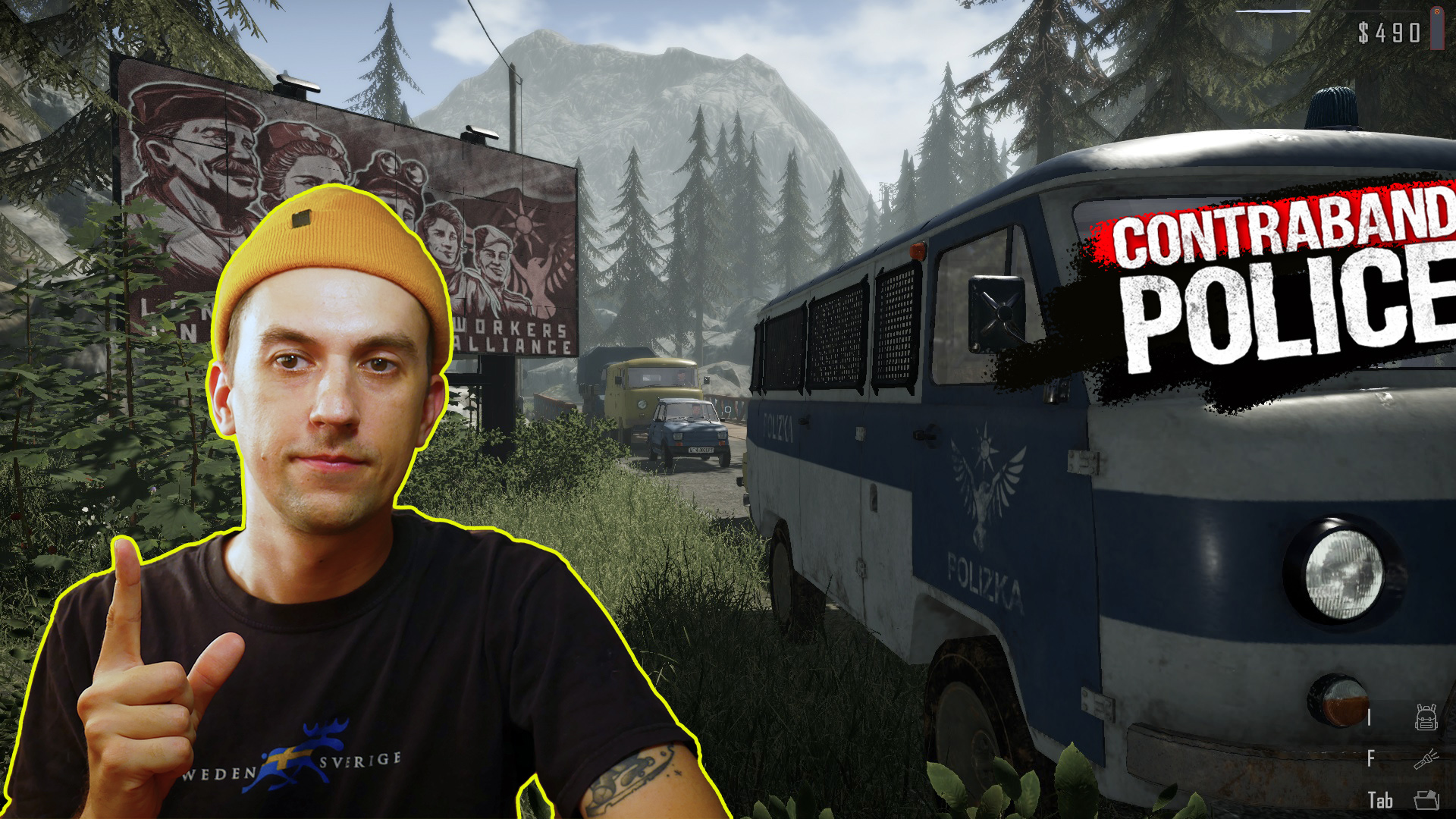Open the inventory backpack icon

click(1426, 718)
